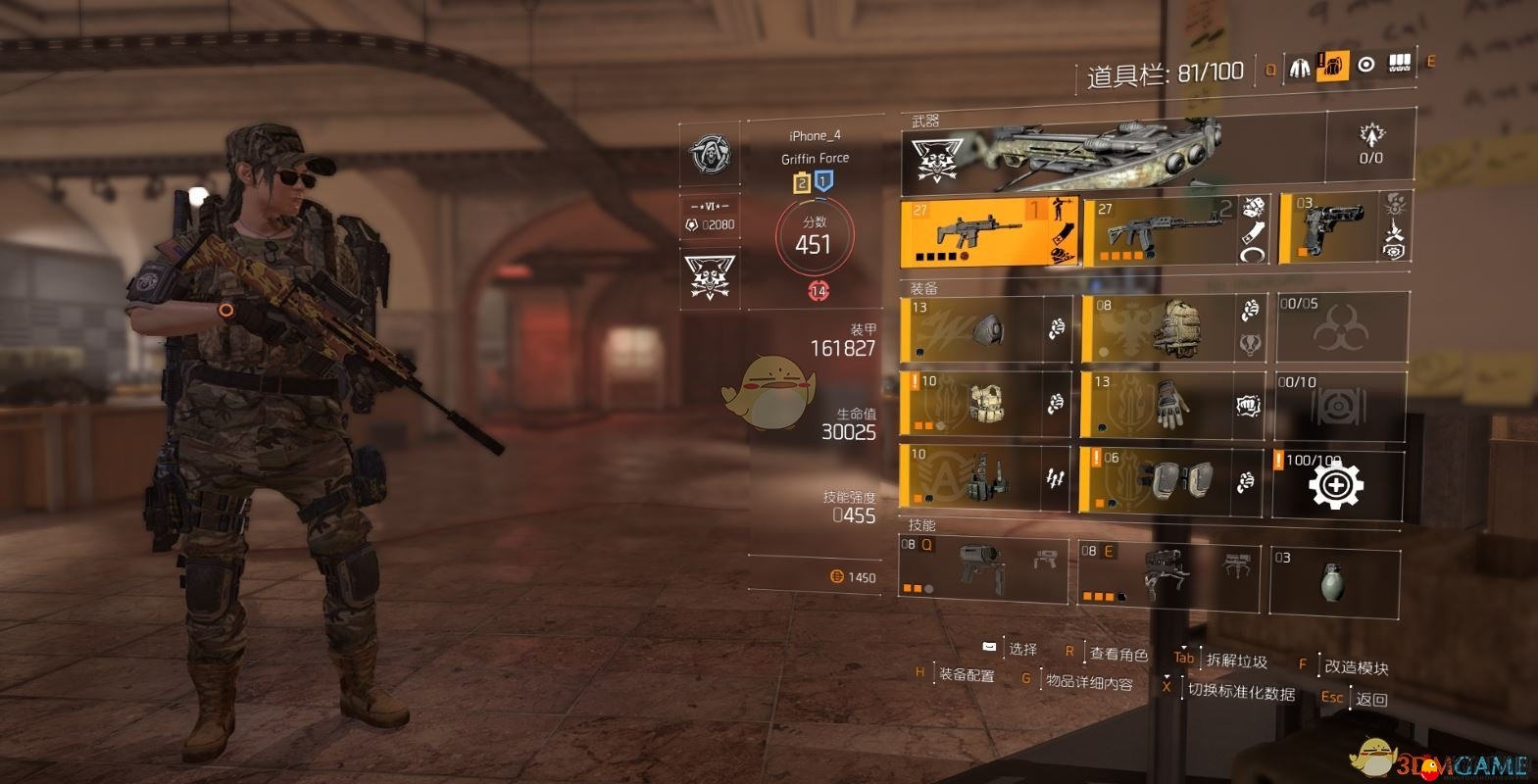The height and width of the screenshot is (784, 1538).
Task: Open the Q skill launcher slot
Action: 983,568
